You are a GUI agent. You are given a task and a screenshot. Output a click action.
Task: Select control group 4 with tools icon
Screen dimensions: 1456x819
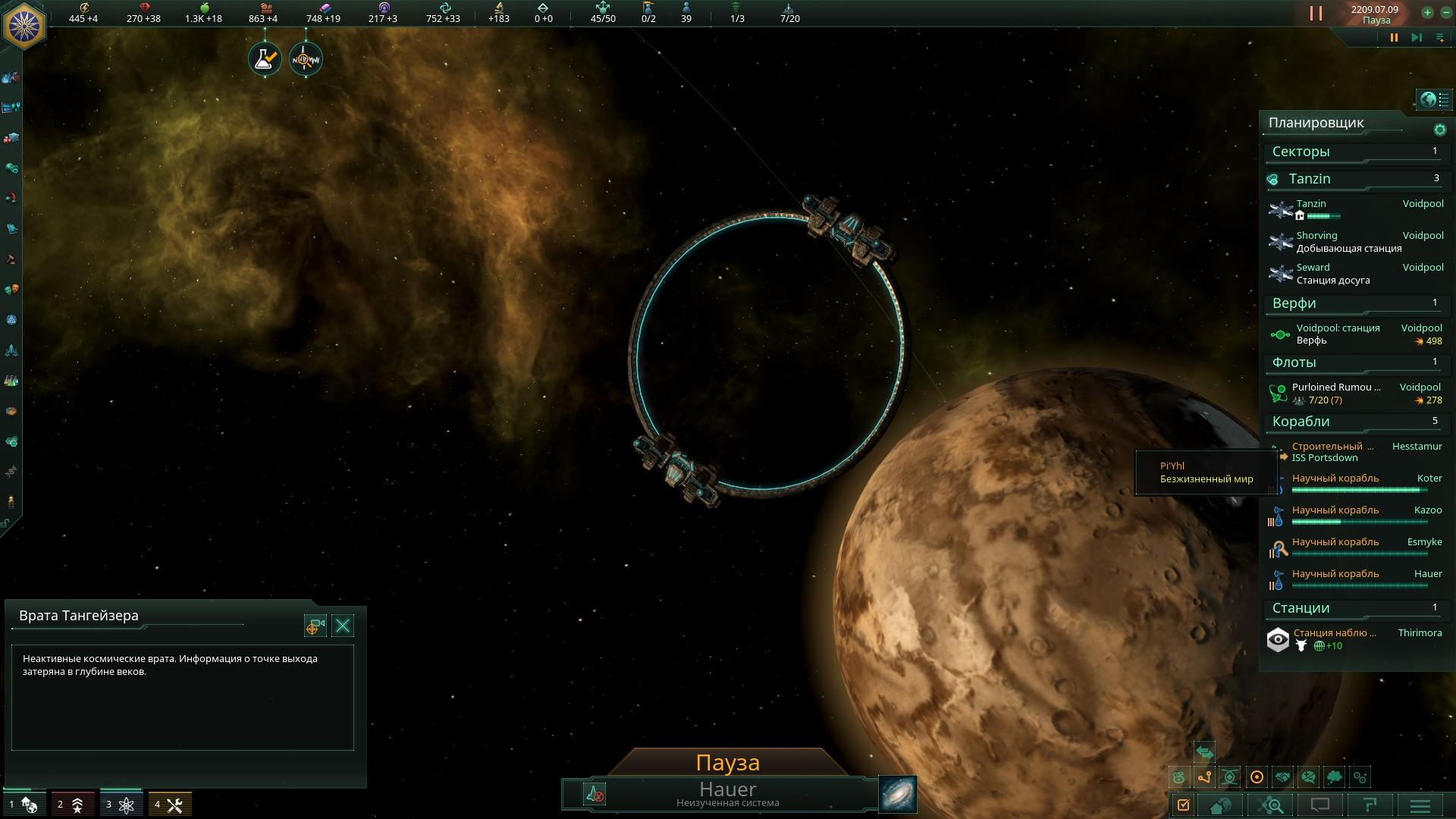point(169,805)
